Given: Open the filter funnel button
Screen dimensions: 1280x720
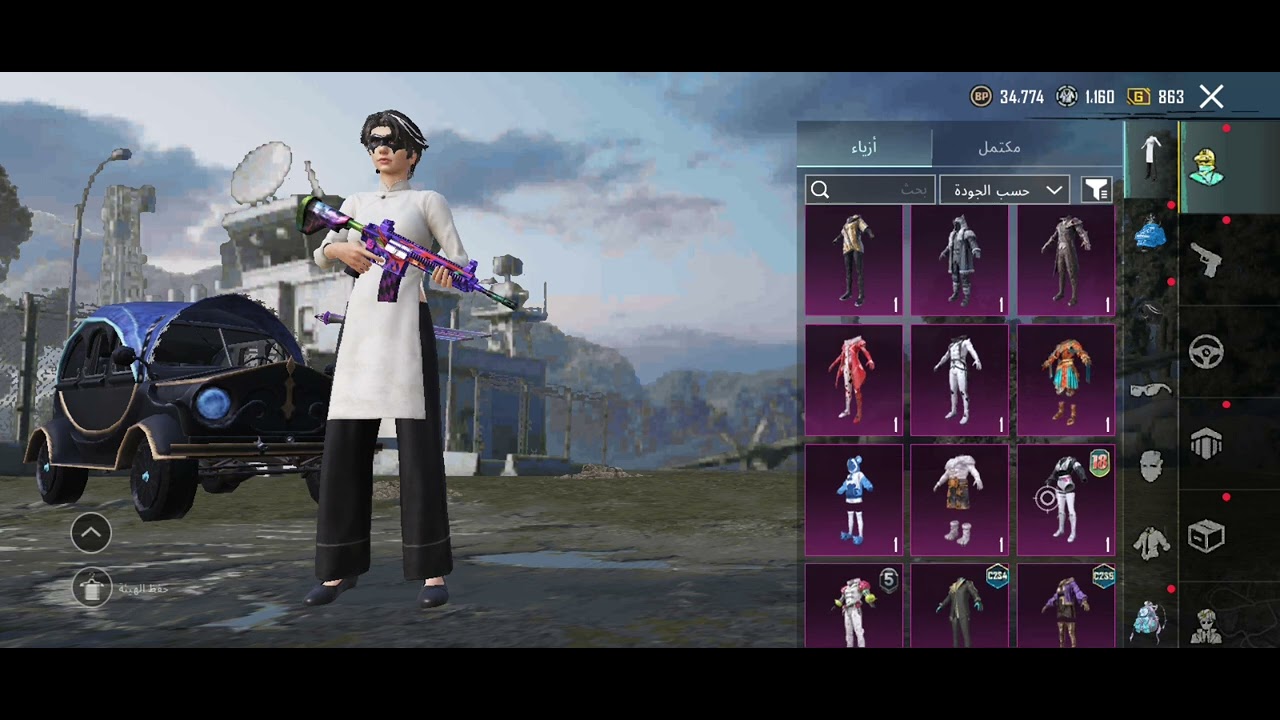Looking at the screenshot, I should pyautogui.click(x=1097, y=190).
